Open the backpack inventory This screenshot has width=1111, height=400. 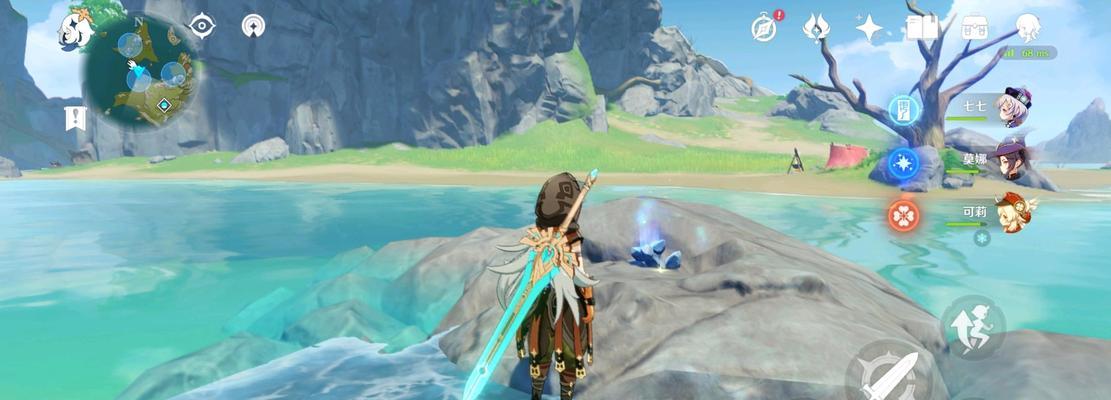[x=975, y=27]
